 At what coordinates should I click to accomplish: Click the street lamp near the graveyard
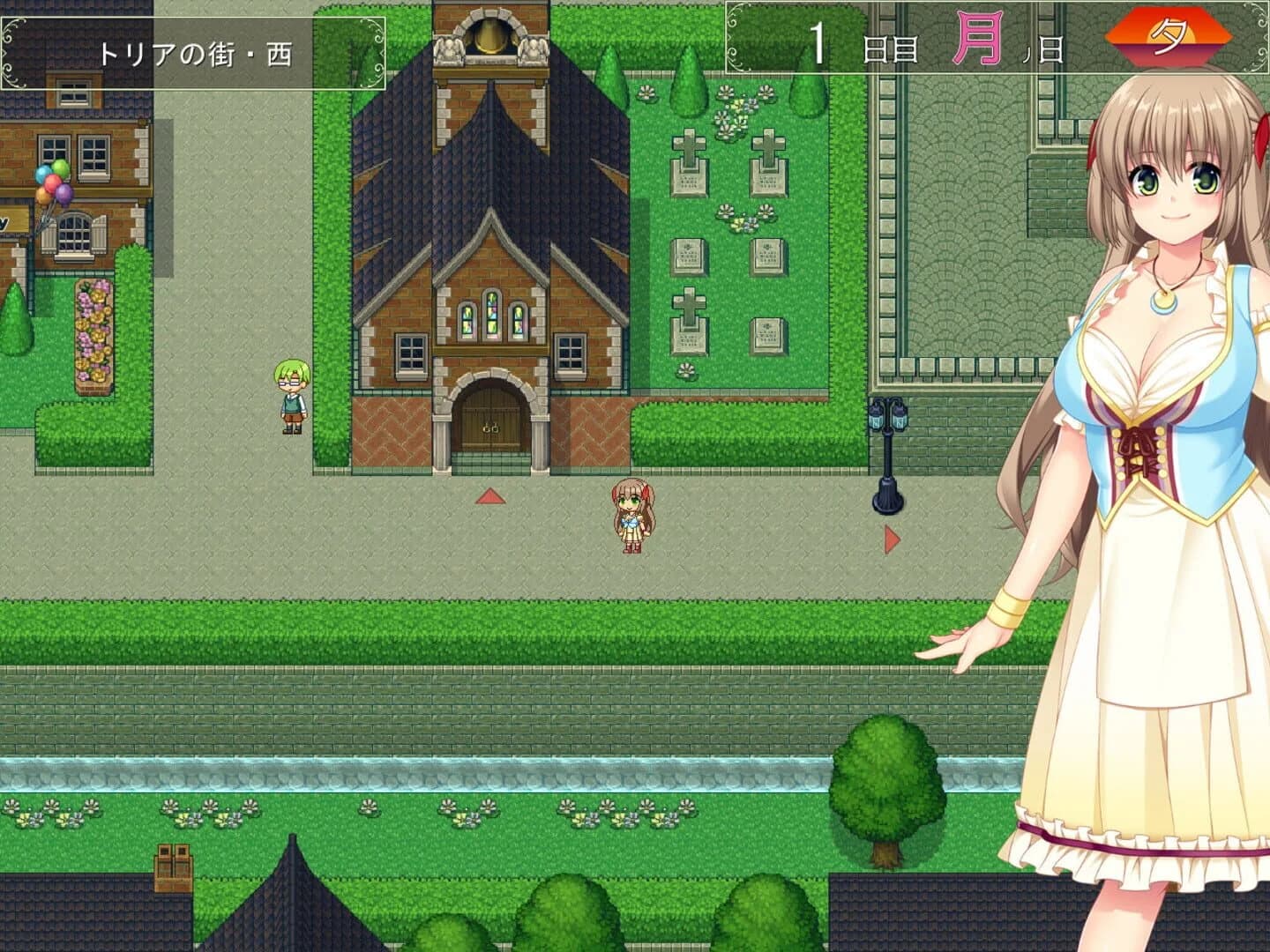(x=888, y=450)
